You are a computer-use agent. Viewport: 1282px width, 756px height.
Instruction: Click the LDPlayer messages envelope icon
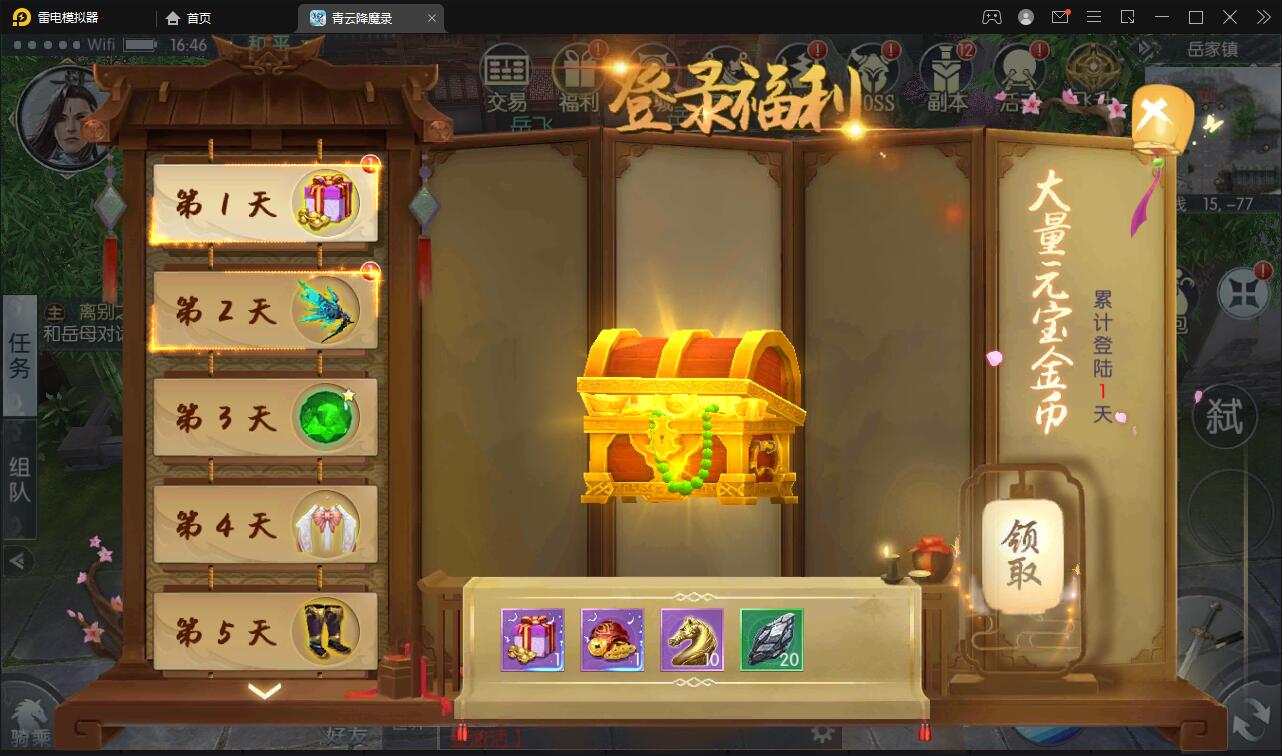(1060, 17)
